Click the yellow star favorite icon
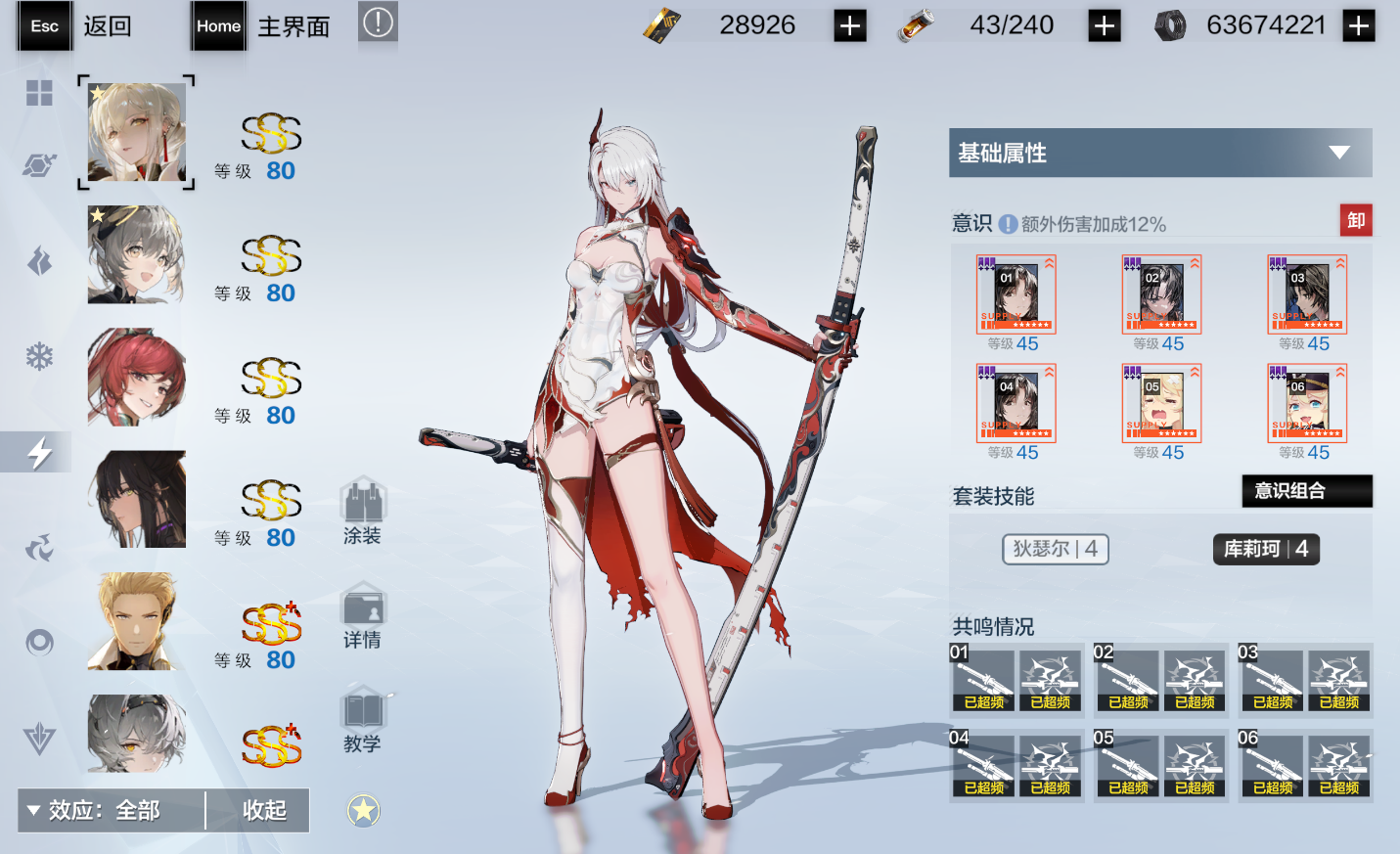 pyautogui.click(x=363, y=810)
